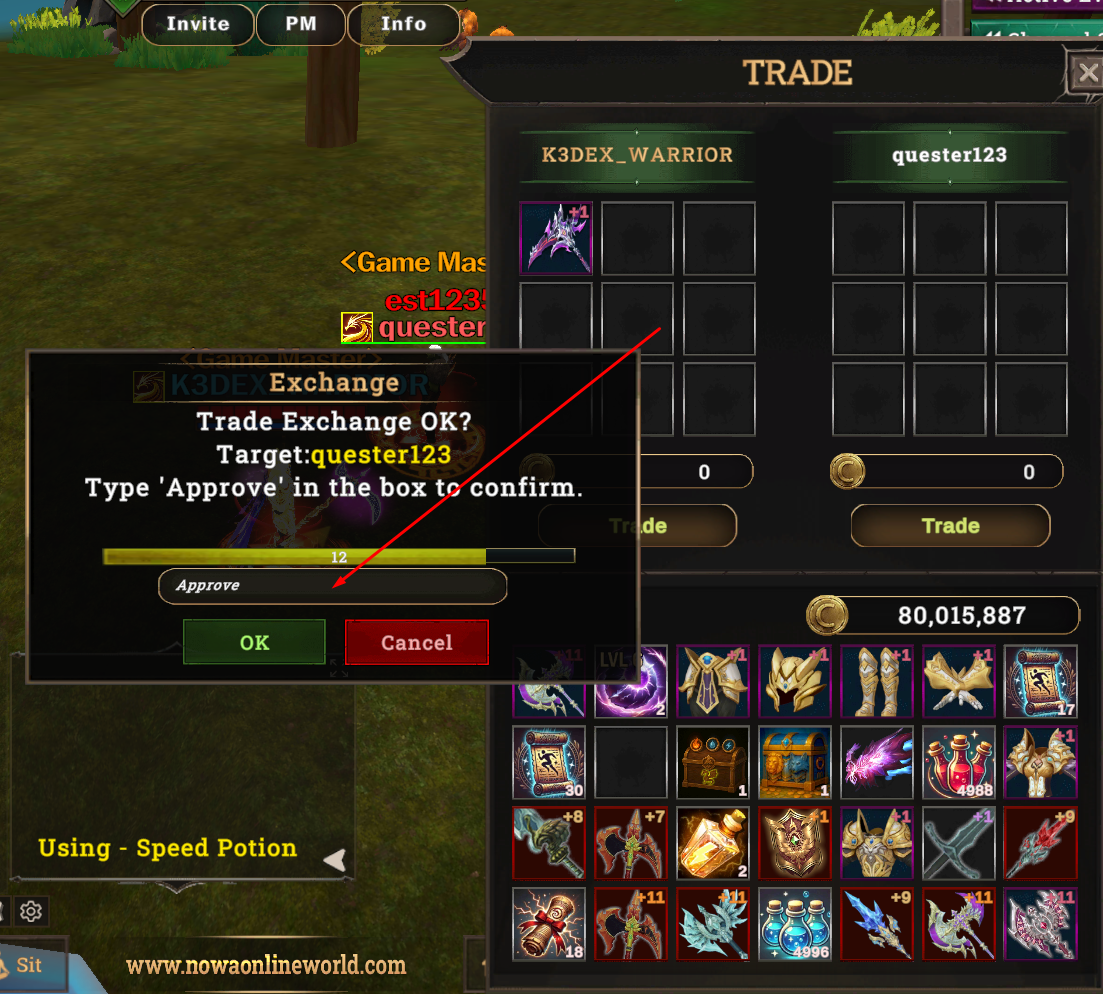The height and width of the screenshot is (994, 1103).
Task: Confirm the exchange with the OK button
Action: pos(254,642)
